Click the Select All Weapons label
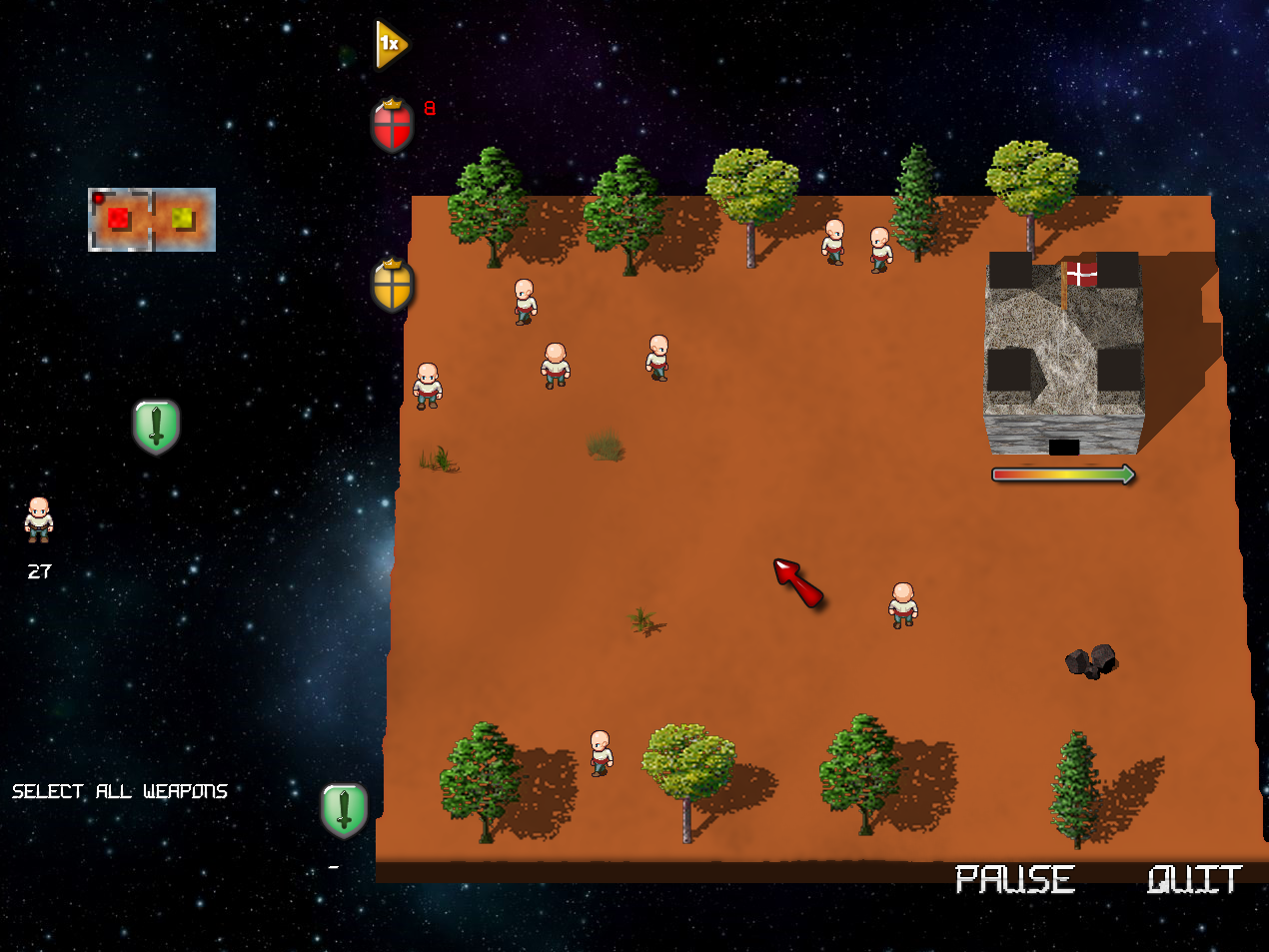This screenshot has height=952, width=1269. click(x=120, y=791)
